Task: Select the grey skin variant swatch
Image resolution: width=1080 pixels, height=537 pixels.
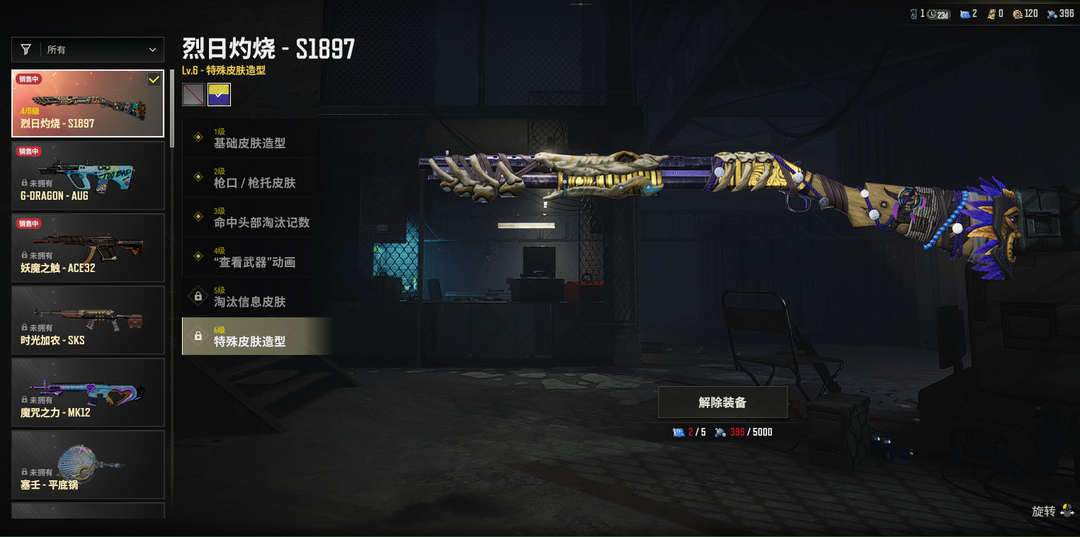Action: pyautogui.click(x=193, y=94)
